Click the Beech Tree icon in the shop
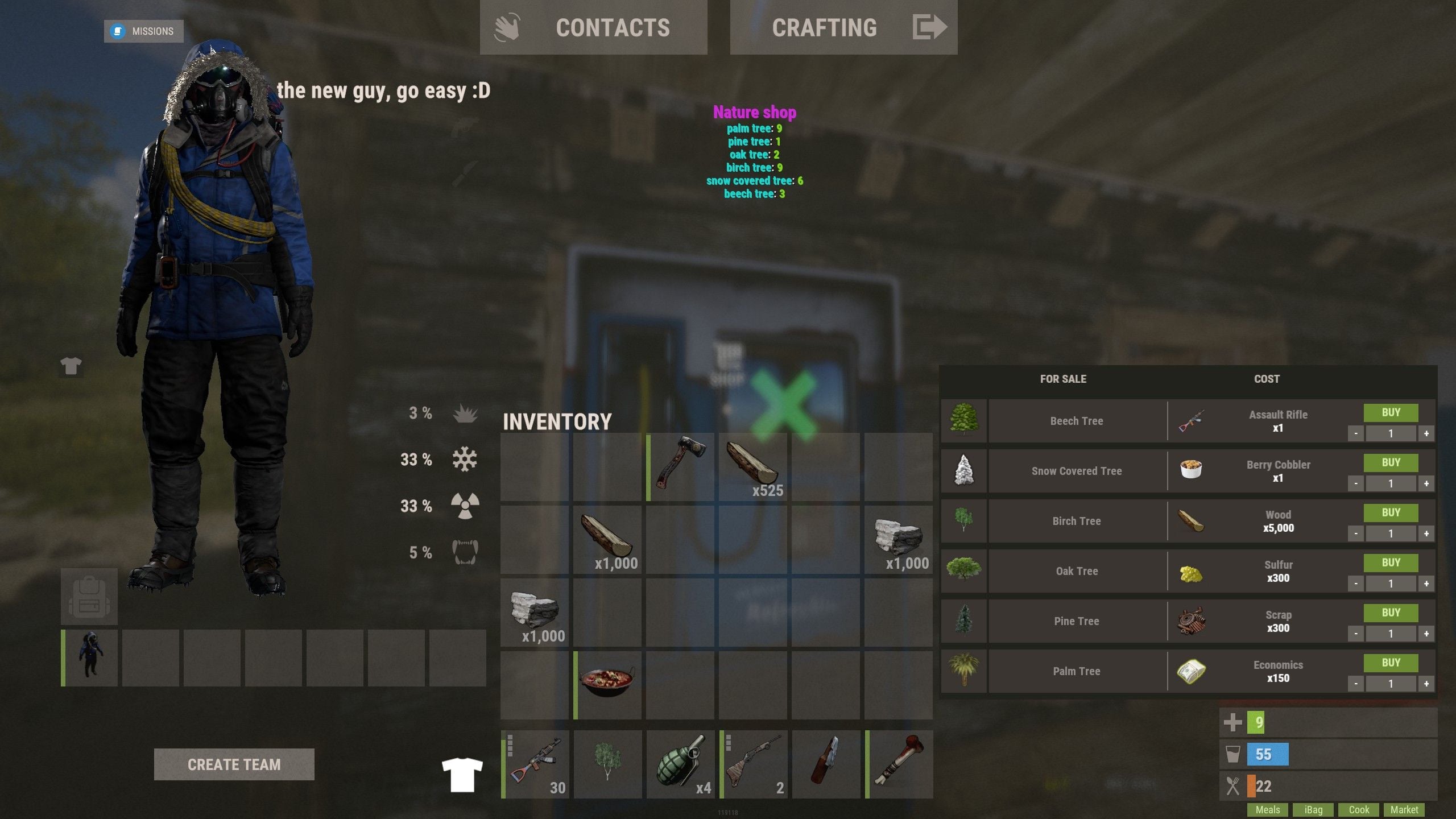Image resolution: width=1456 pixels, height=819 pixels. [x=964, y=420]
